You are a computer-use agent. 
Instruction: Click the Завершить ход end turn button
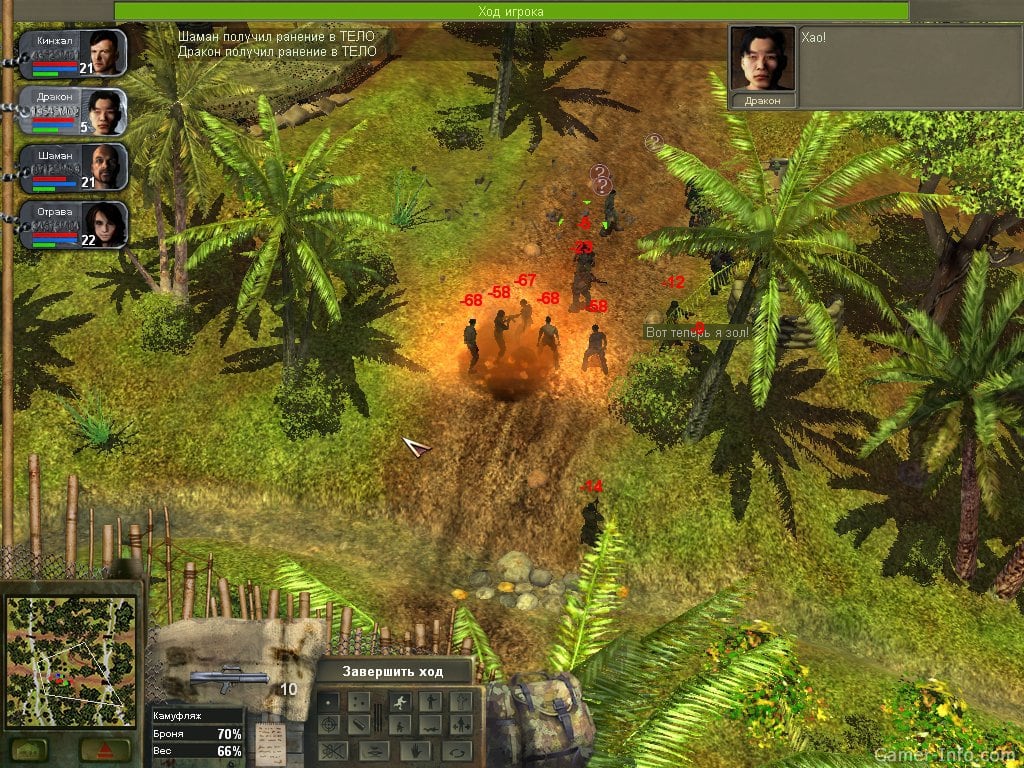pyautogui.click(x=394, y=671)
